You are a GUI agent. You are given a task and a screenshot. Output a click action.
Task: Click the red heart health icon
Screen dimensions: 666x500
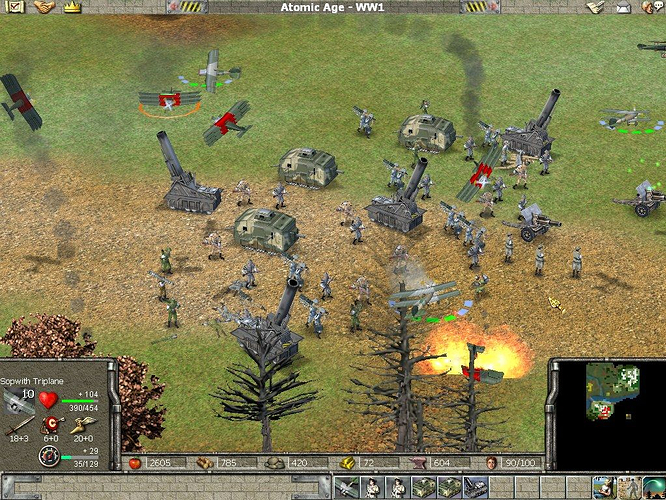point(49,400)
